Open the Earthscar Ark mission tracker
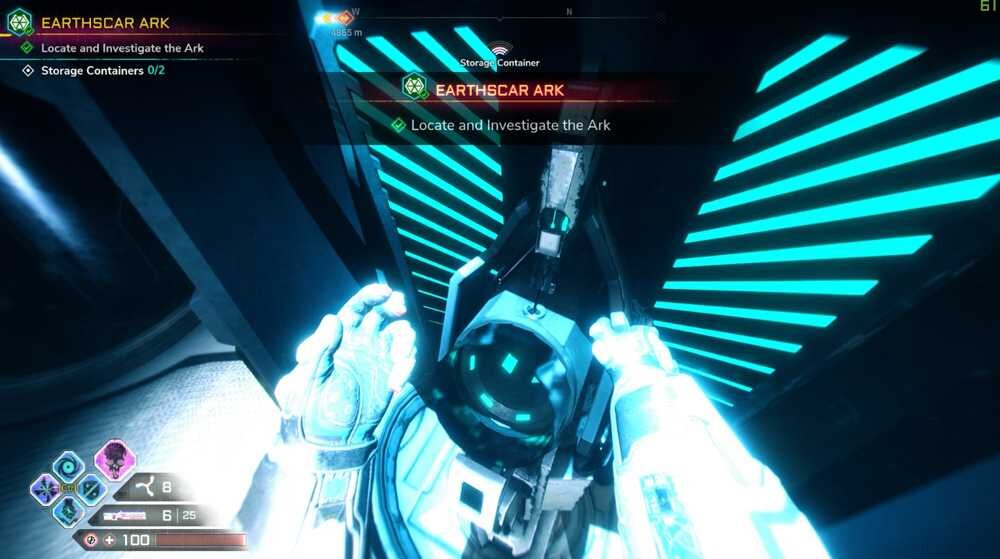The width and height of the screenshot is (1000, 559). click(x=104, y=22)
